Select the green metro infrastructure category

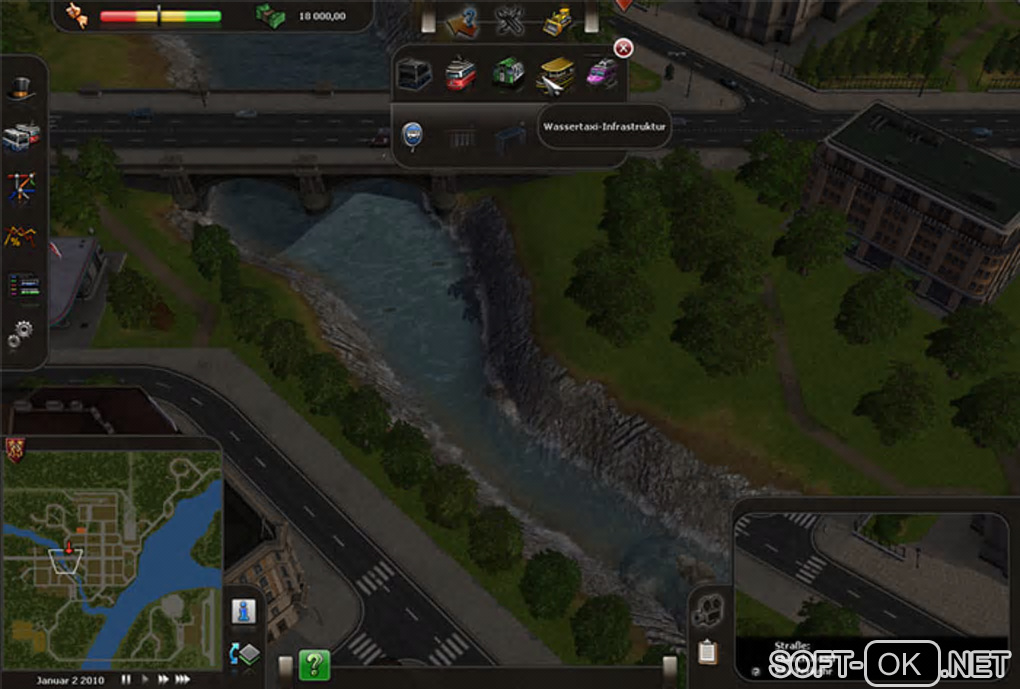[x=507, y=74]
